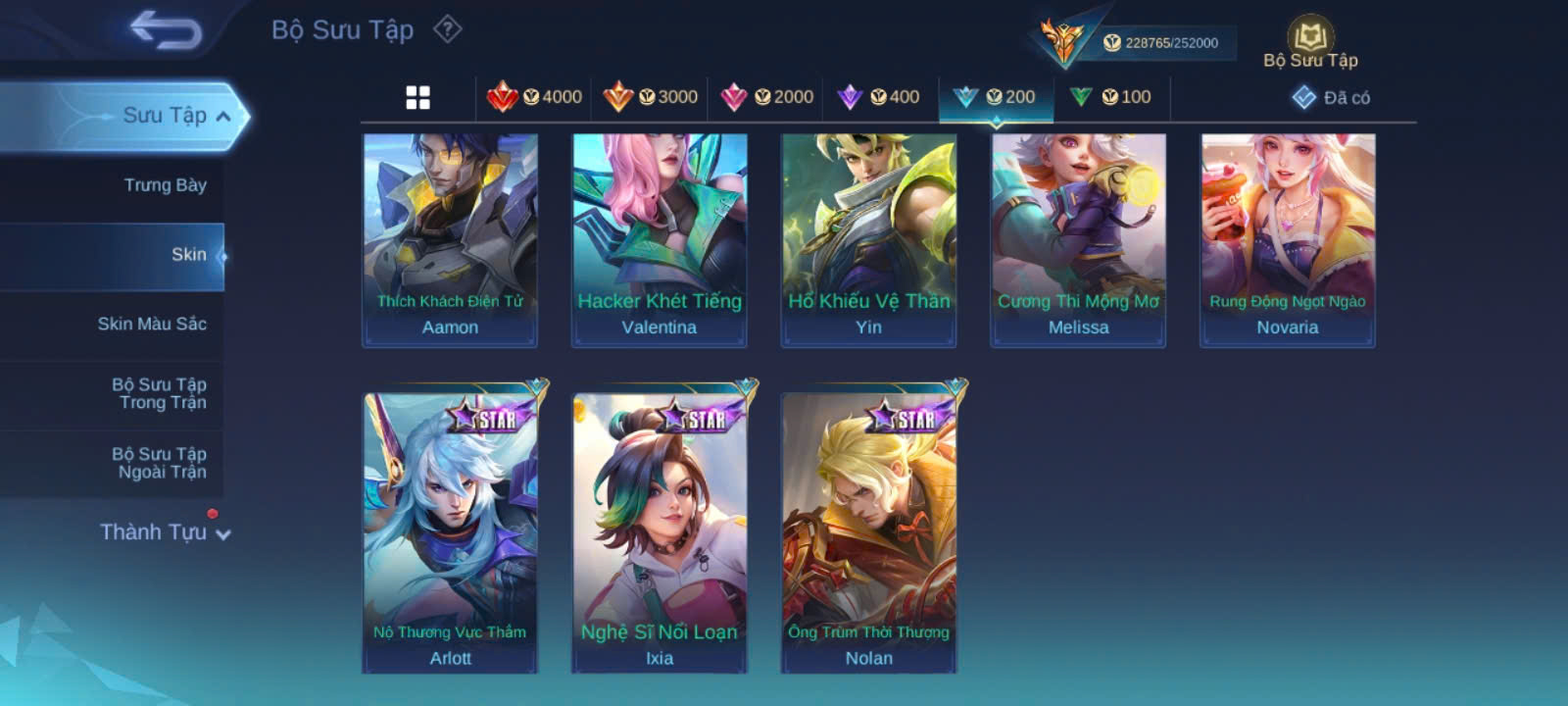1568x706 pixels.
Task: Select Aamon's Thích Khách Điện Tử skin
Action: pyautogui.click(x=450, y=240)
